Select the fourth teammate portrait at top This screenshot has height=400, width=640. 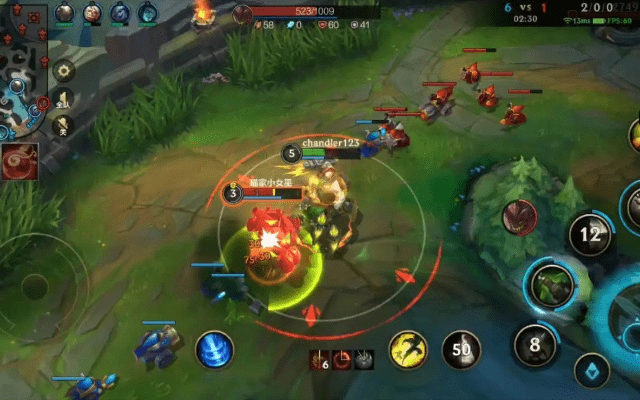pos(147,13)
